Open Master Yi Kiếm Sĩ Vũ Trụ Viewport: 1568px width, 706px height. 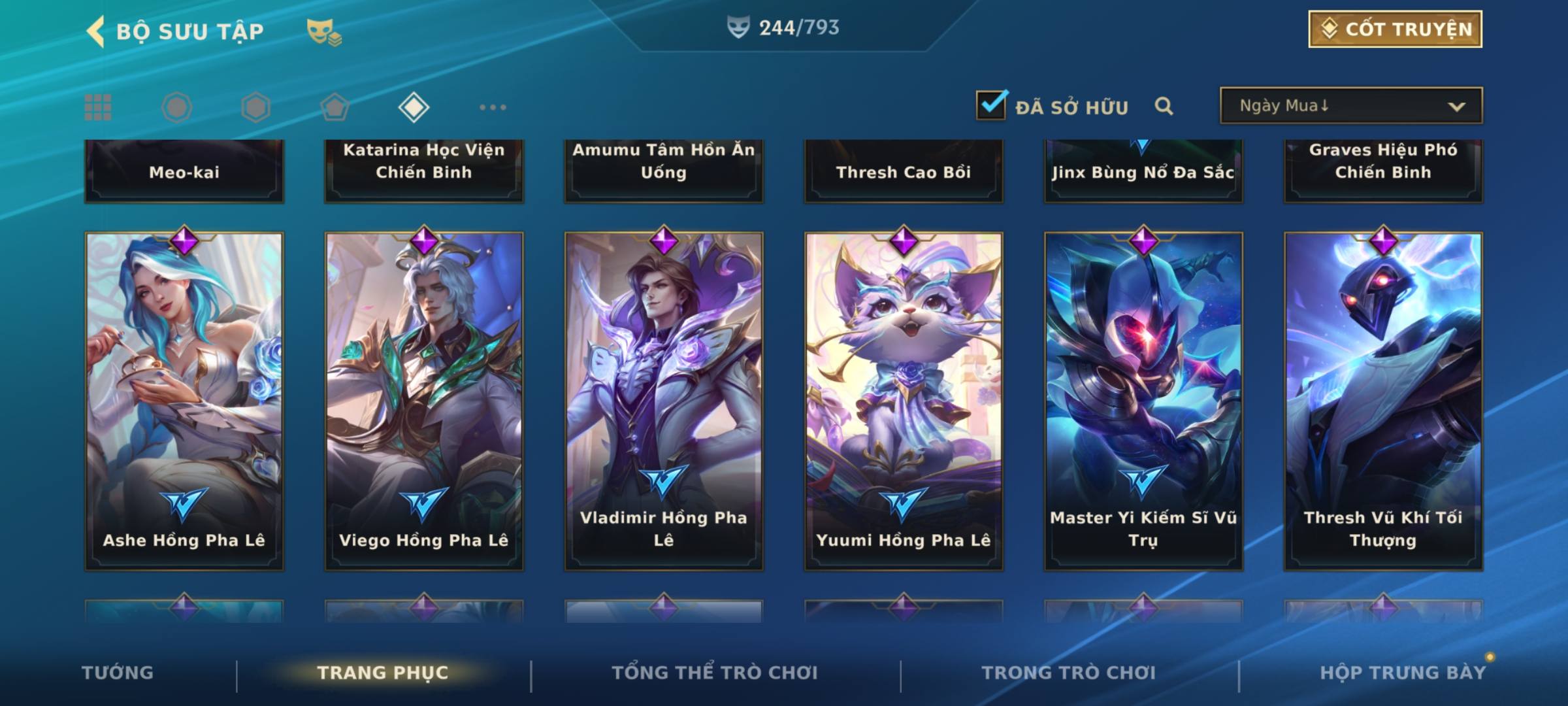click(x=1143, y=400)
